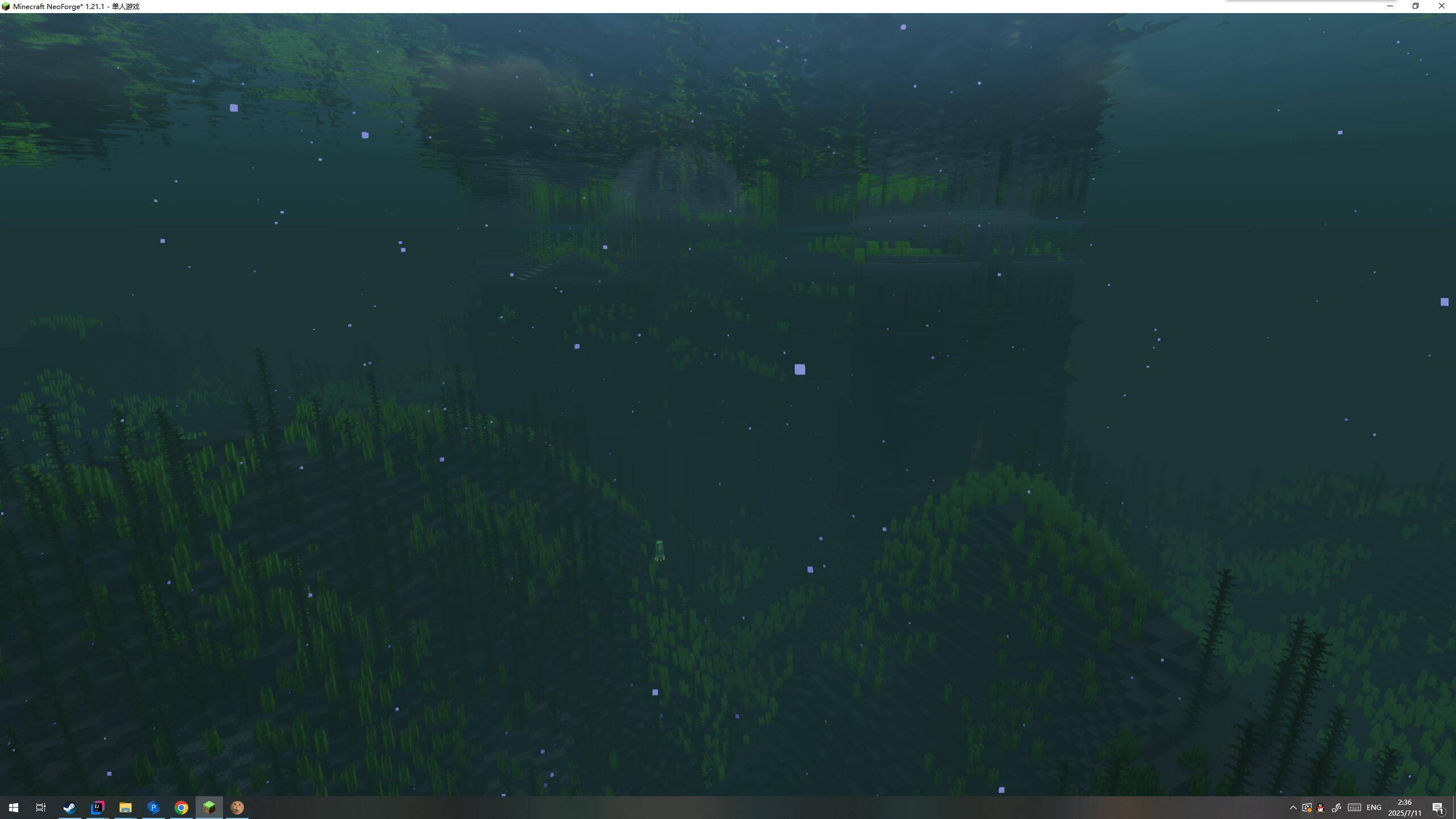Switch the ENG input language indicator
Image resolution: width=1456 pixels, height=819 pixels.
point(1374,808)
